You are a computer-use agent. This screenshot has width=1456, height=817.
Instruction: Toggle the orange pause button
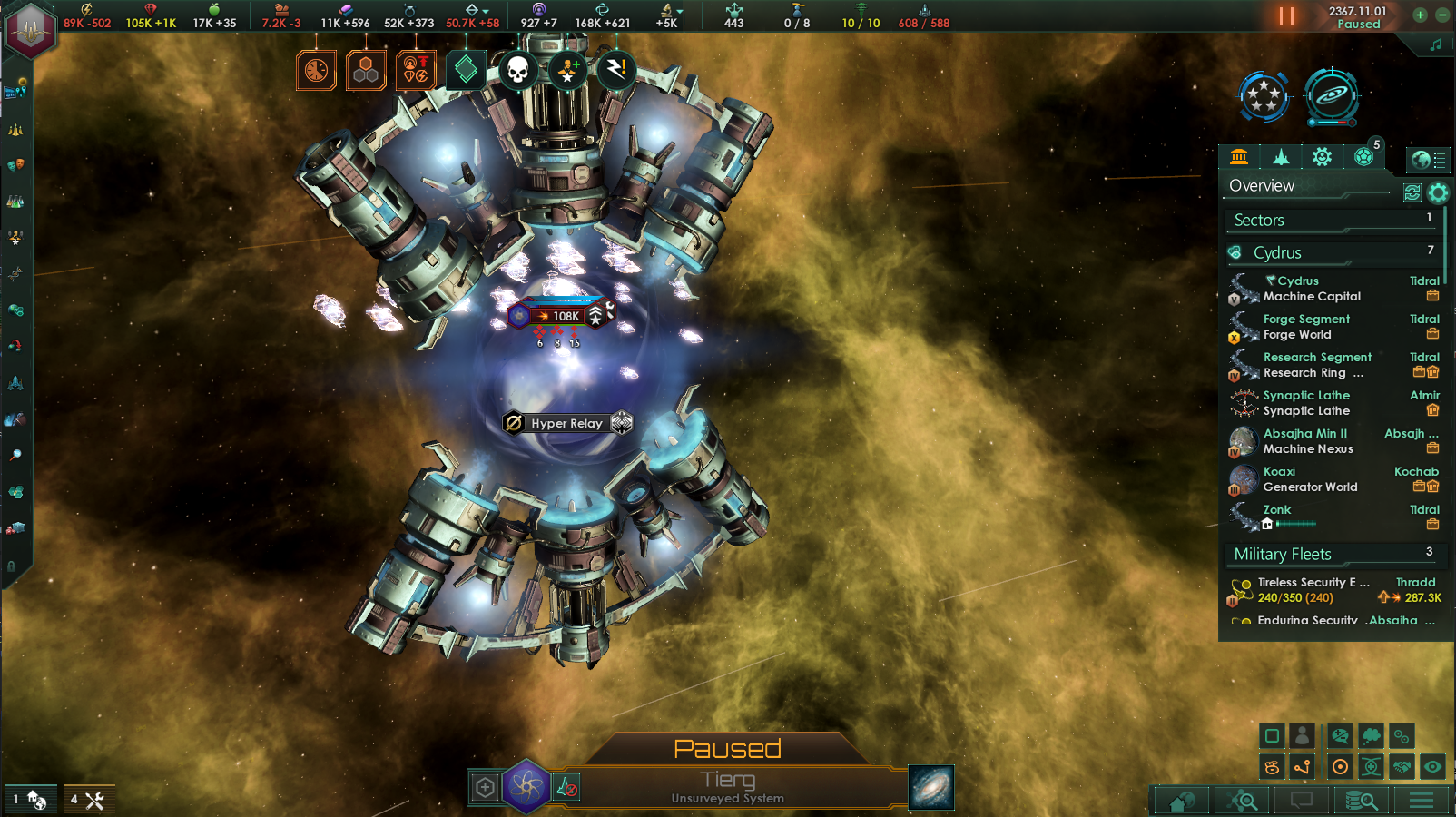[1286, 16]
